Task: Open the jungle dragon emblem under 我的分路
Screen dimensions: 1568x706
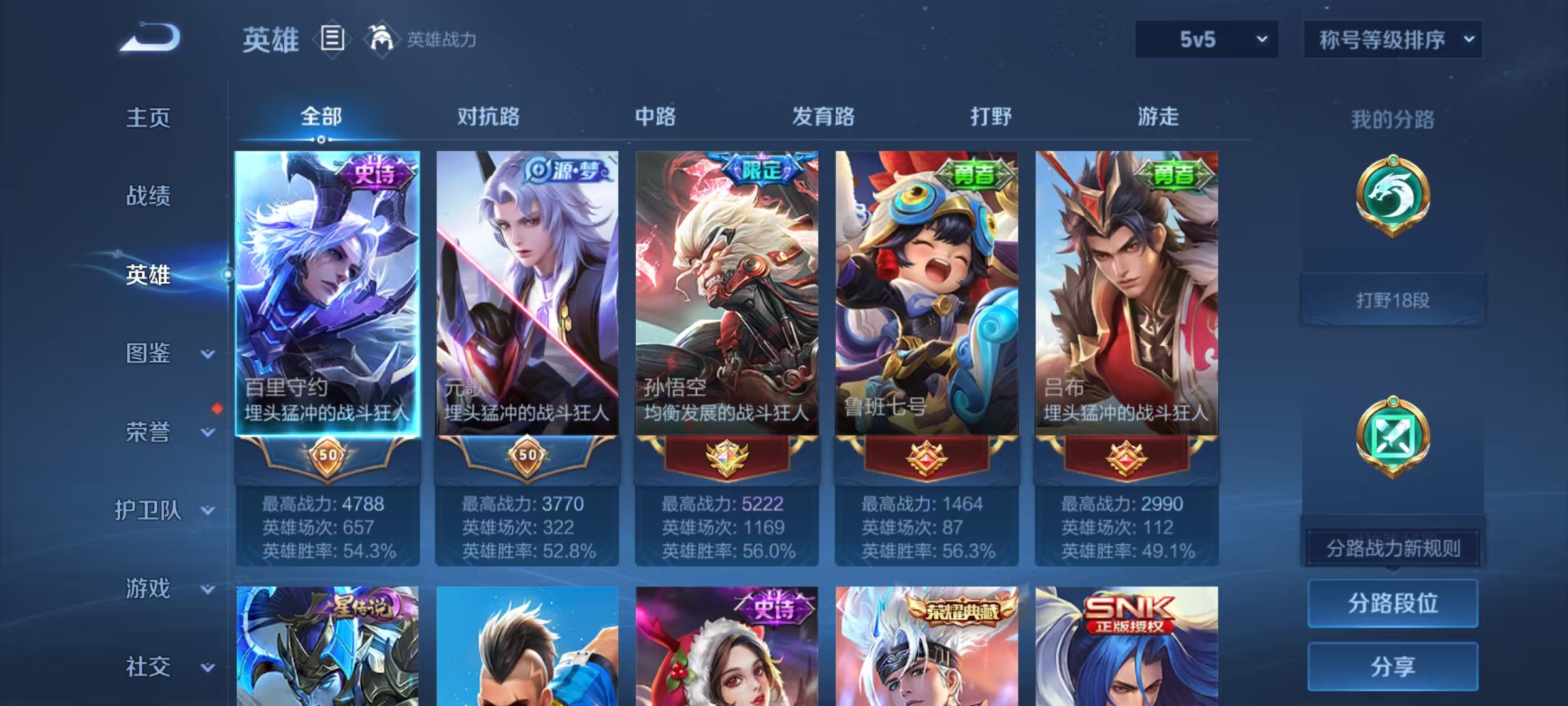Action: coord(1393,196)
